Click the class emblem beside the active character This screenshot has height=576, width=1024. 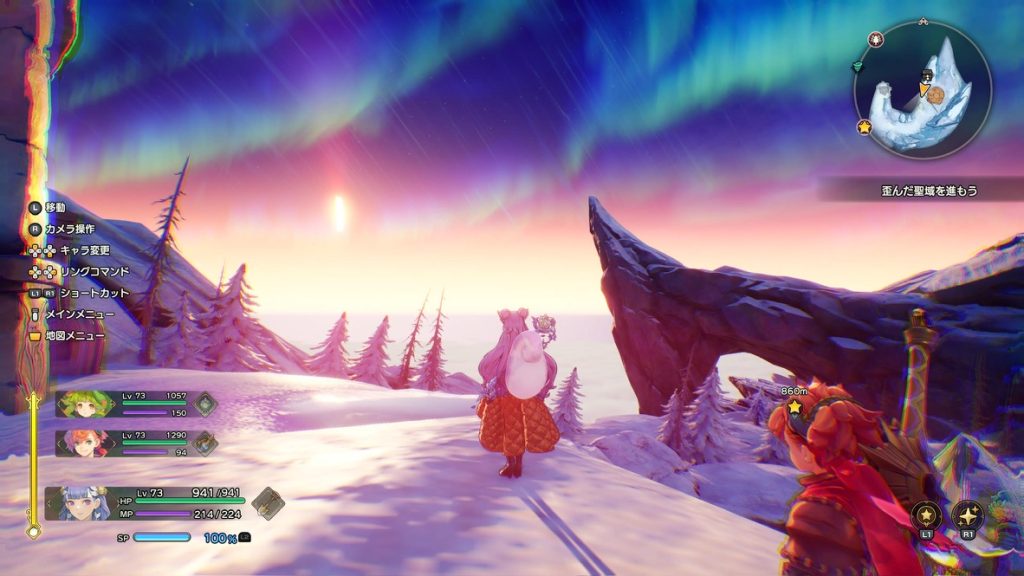click(267, 502)
